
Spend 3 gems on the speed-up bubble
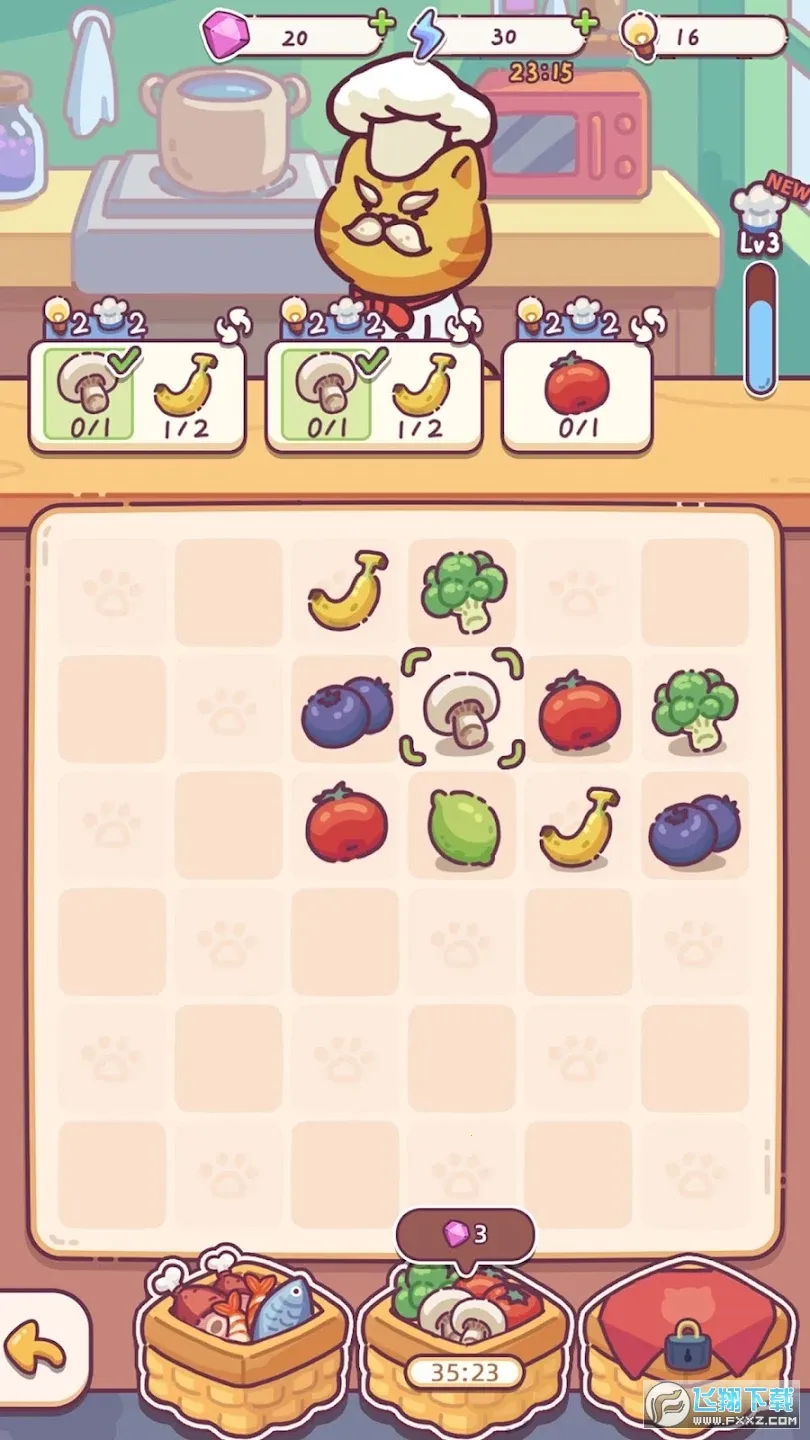(466, 1234)
